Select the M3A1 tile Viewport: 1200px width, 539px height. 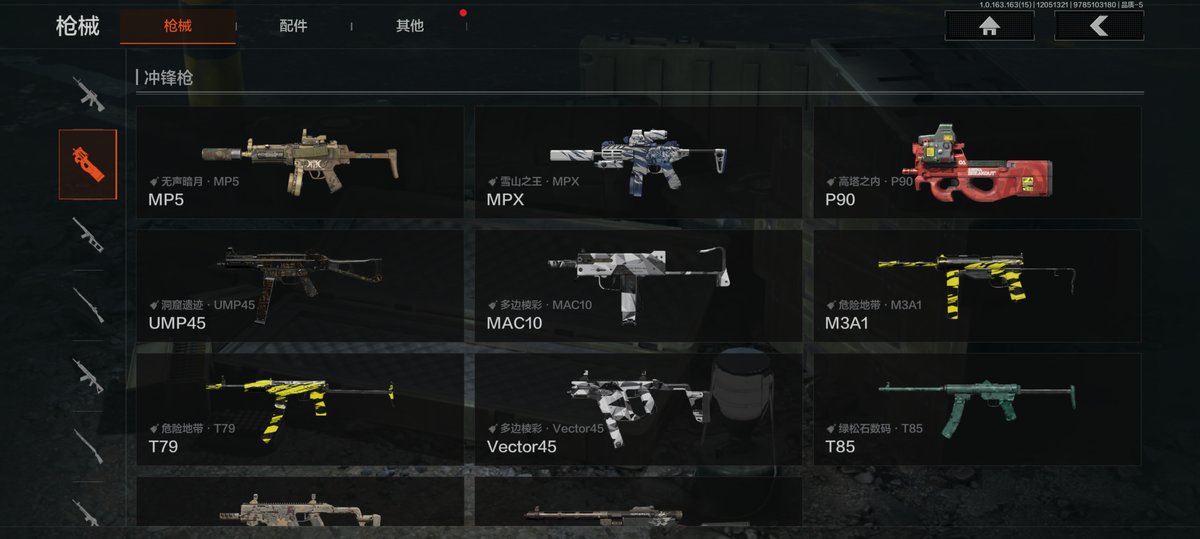click(x=976, y=285)
